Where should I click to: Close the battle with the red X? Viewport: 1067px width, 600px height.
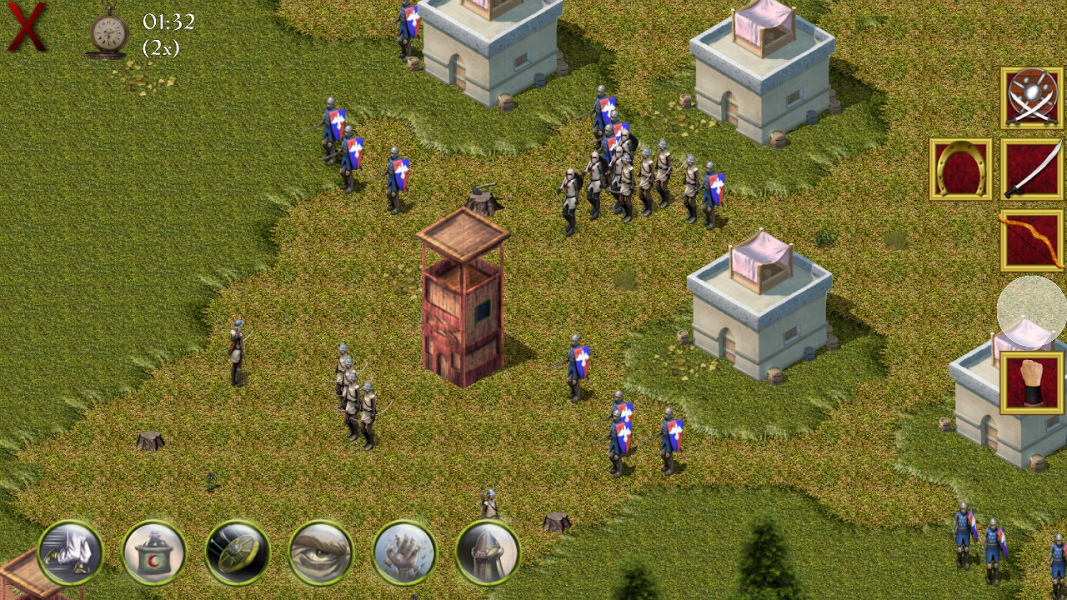pos(27,27)
